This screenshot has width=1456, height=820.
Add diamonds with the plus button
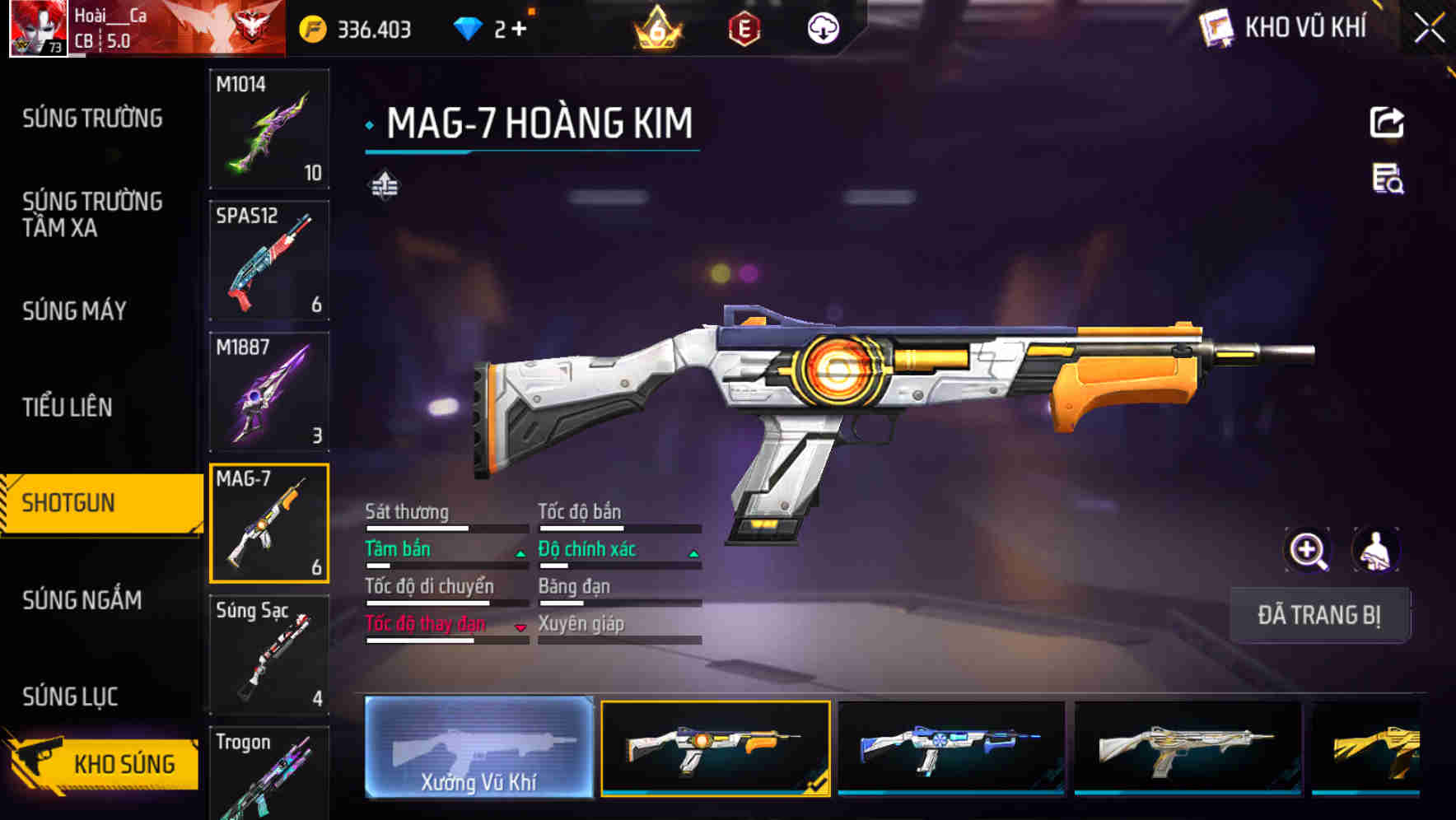[519, 29]
